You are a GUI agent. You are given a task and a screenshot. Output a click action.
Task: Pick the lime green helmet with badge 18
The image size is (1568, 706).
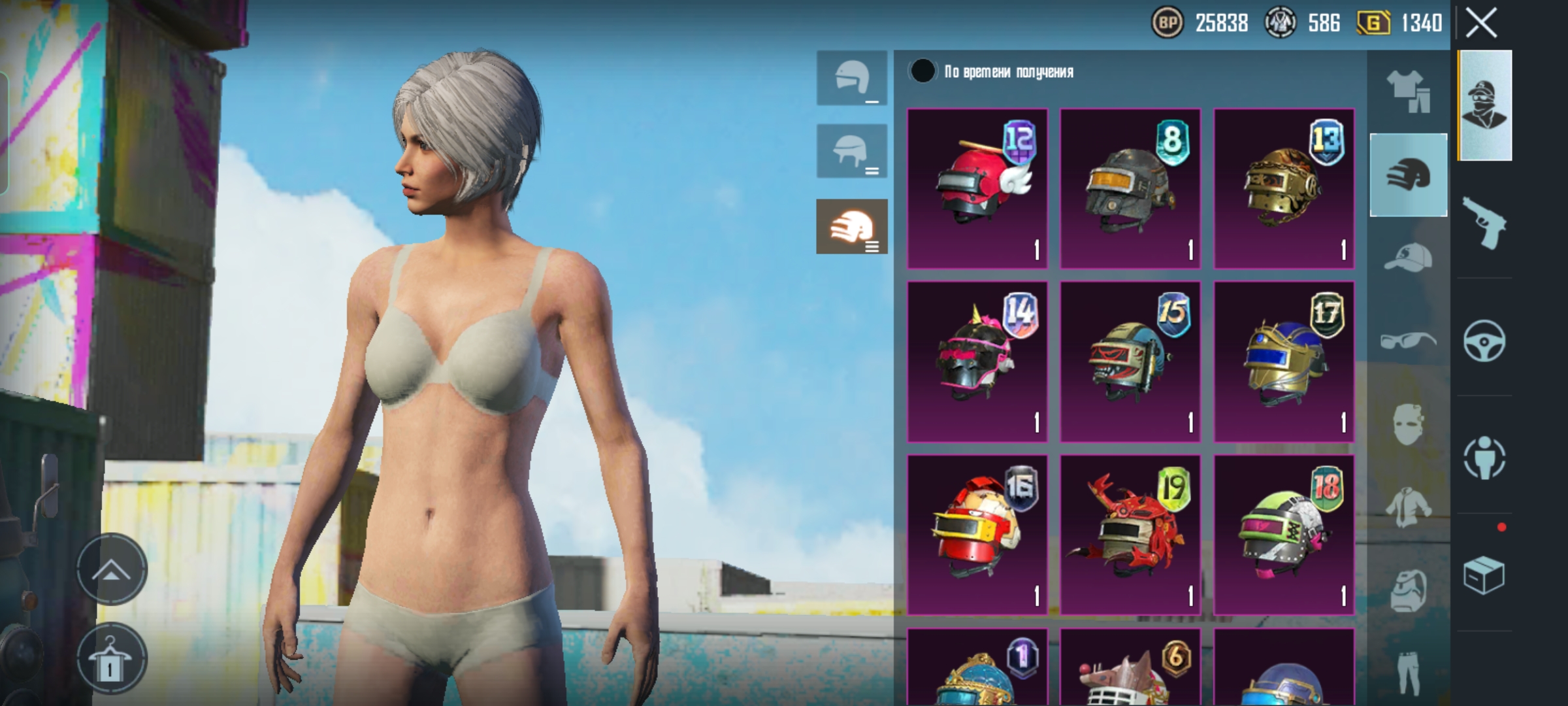[x=1284, y=535]
